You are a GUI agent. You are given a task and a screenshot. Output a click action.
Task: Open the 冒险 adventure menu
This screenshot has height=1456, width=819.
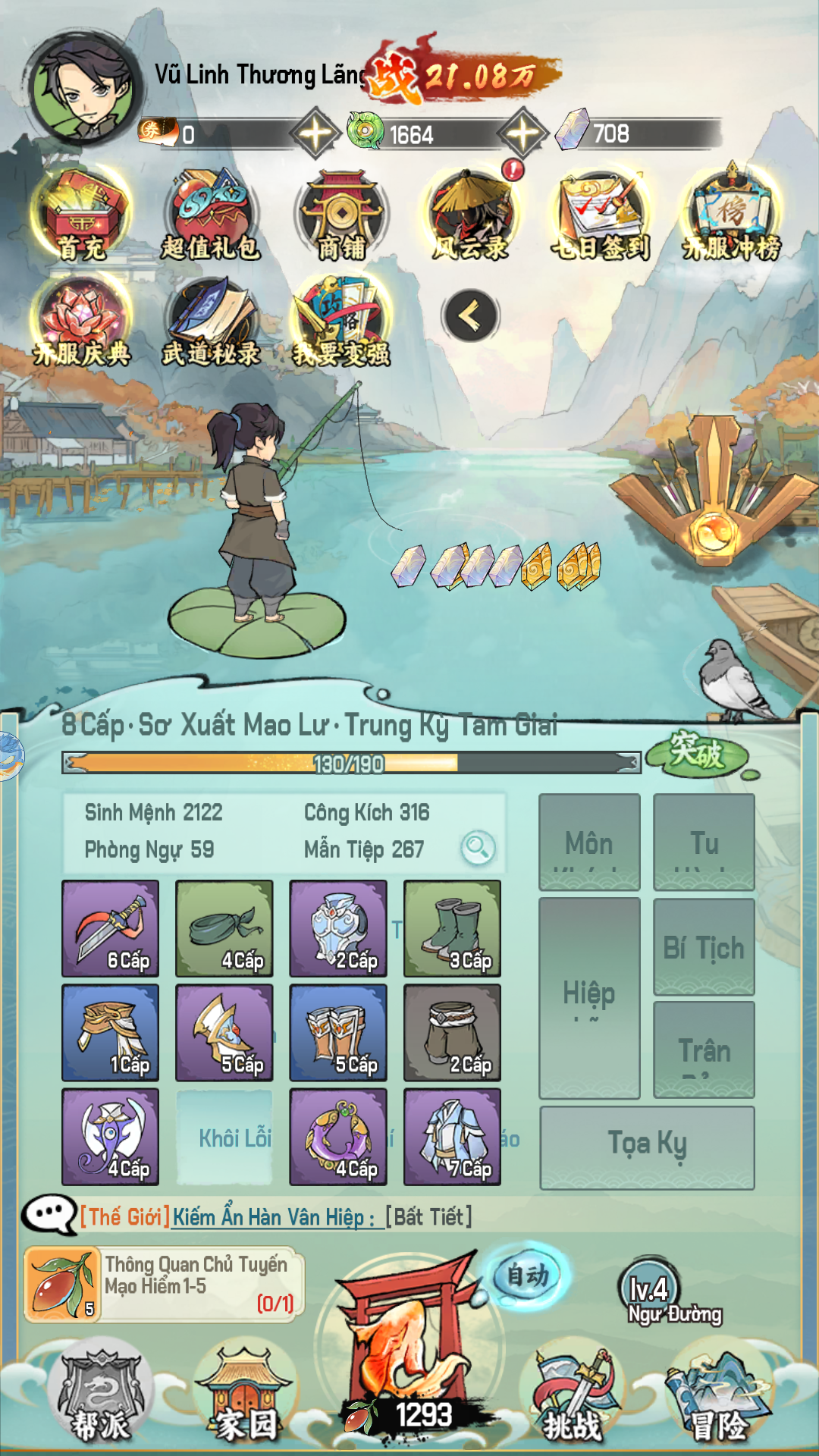click(x=717, y=1397)
